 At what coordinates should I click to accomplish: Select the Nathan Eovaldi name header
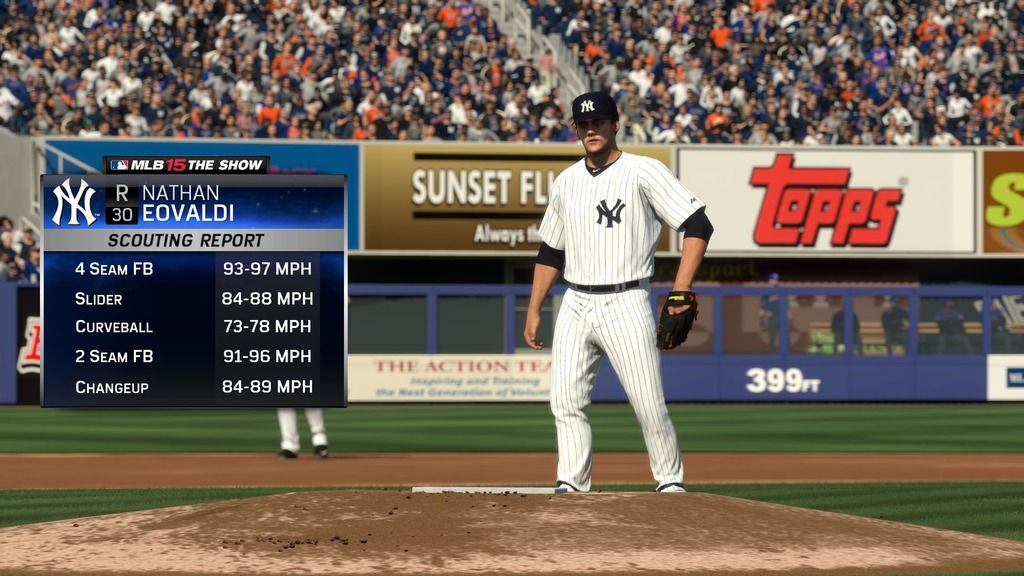tap(188, 202)
